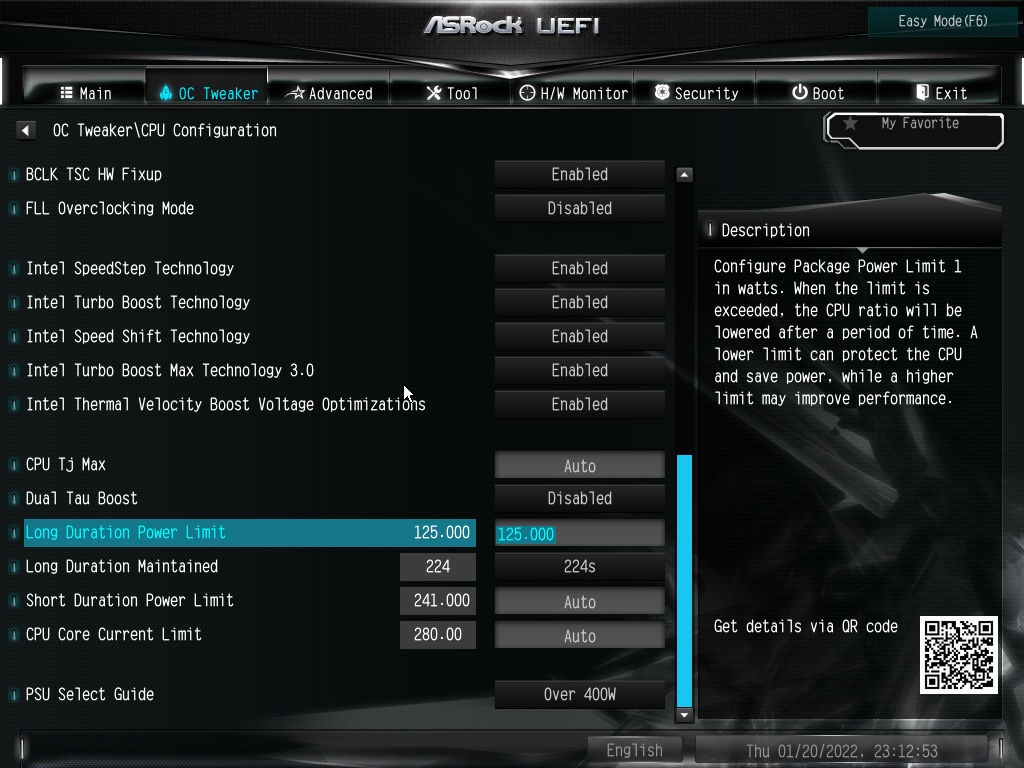Screen dimensions: 1024x768
Task: Open the Advanced tab
Action: click(x=329, y=93)
